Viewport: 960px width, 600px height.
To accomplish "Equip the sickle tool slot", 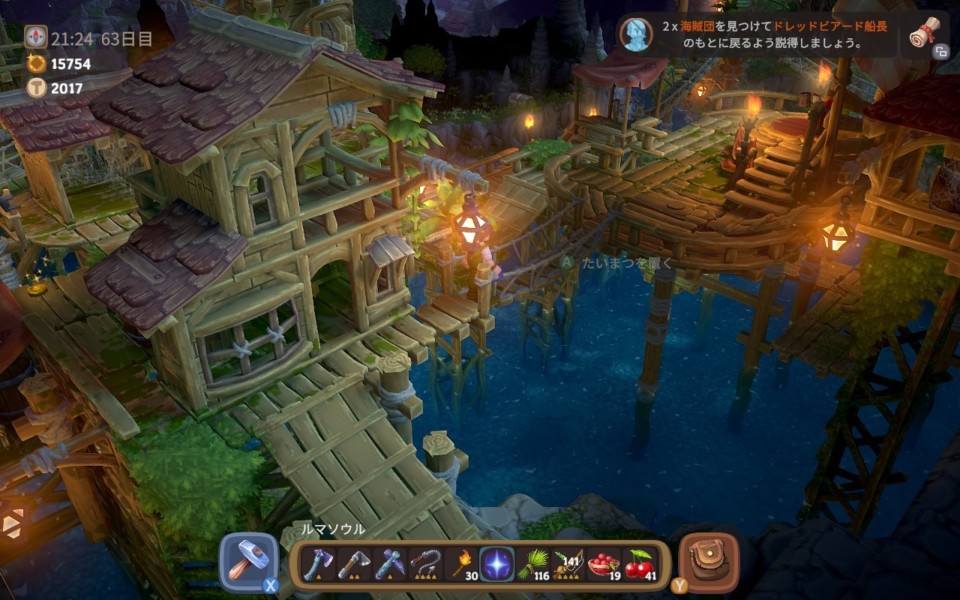I will [x=426, y=563].
